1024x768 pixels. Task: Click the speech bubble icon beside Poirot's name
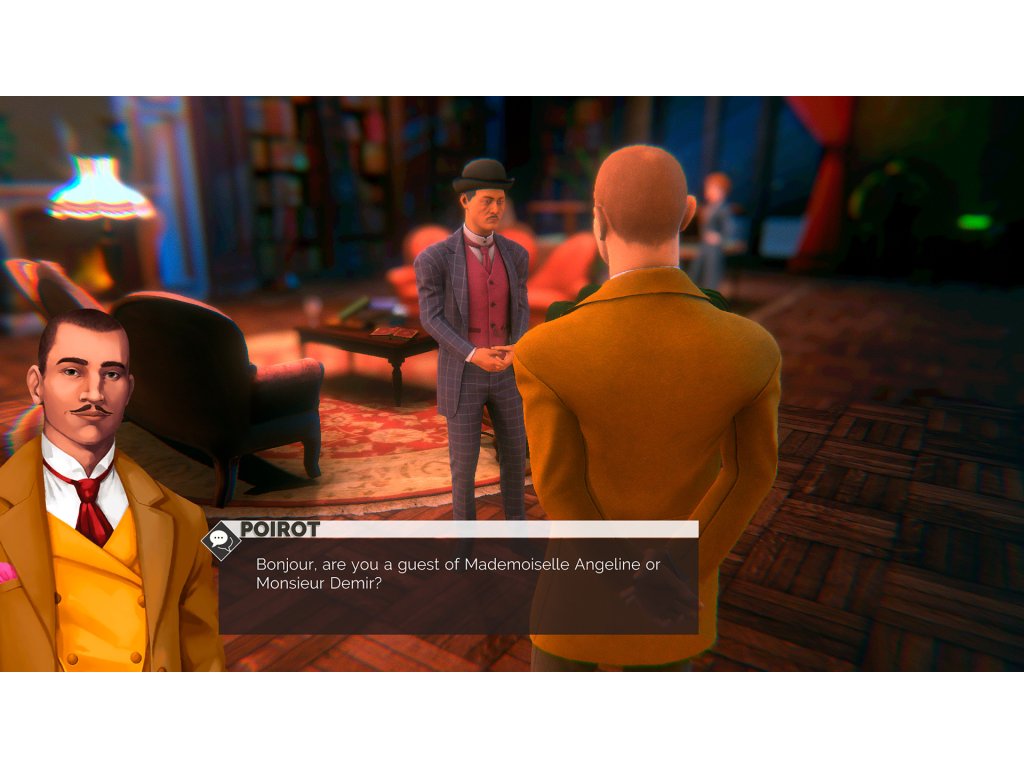tap(220, 541)
